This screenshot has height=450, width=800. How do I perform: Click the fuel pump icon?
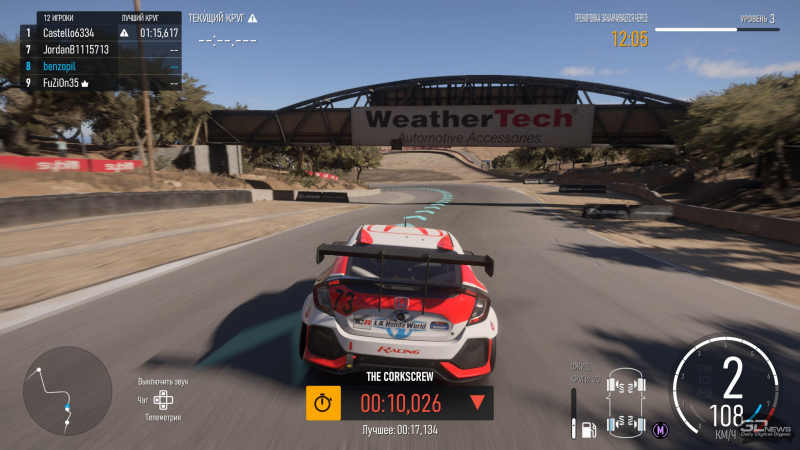click(589, 429)
